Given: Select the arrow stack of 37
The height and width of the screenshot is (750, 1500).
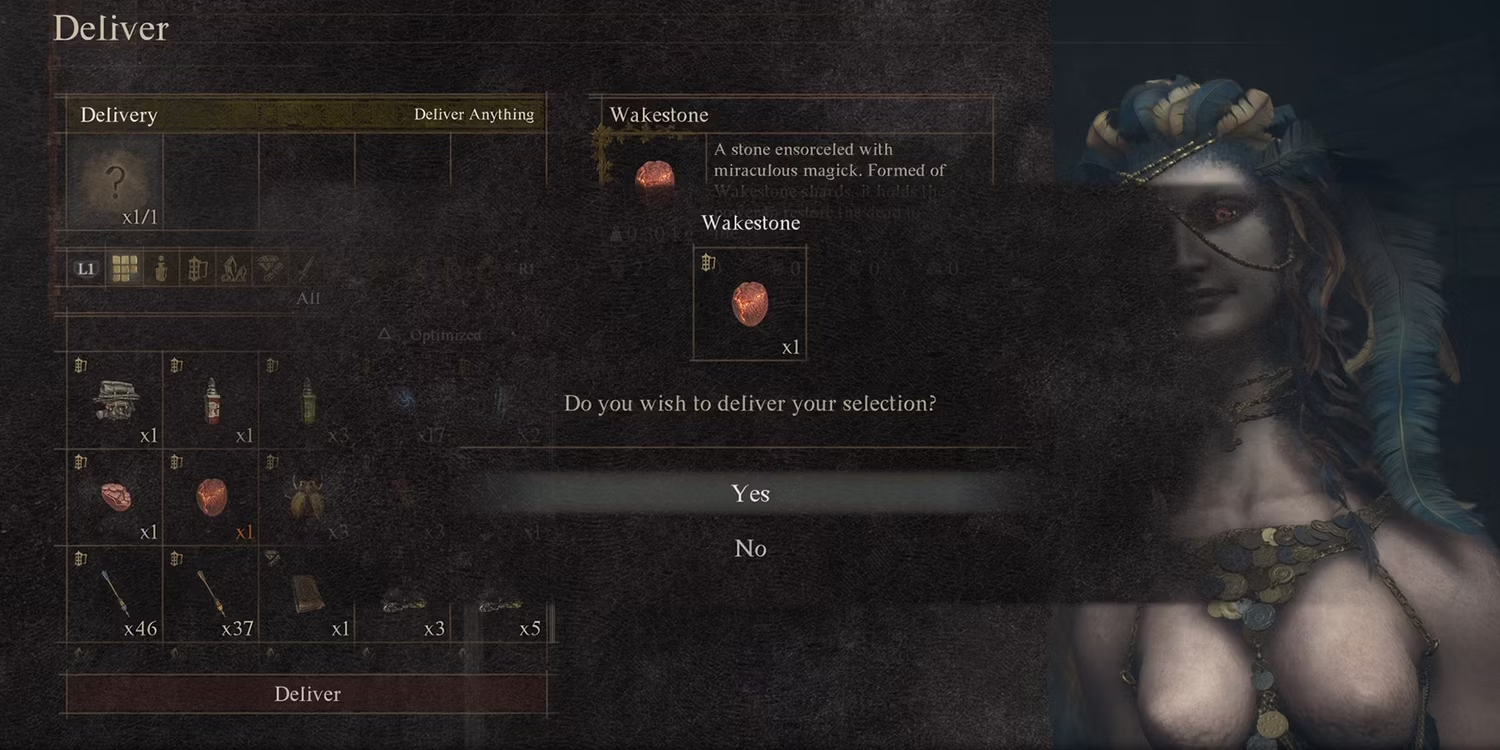Looking at the screenshot, I should tap(211, 594).
